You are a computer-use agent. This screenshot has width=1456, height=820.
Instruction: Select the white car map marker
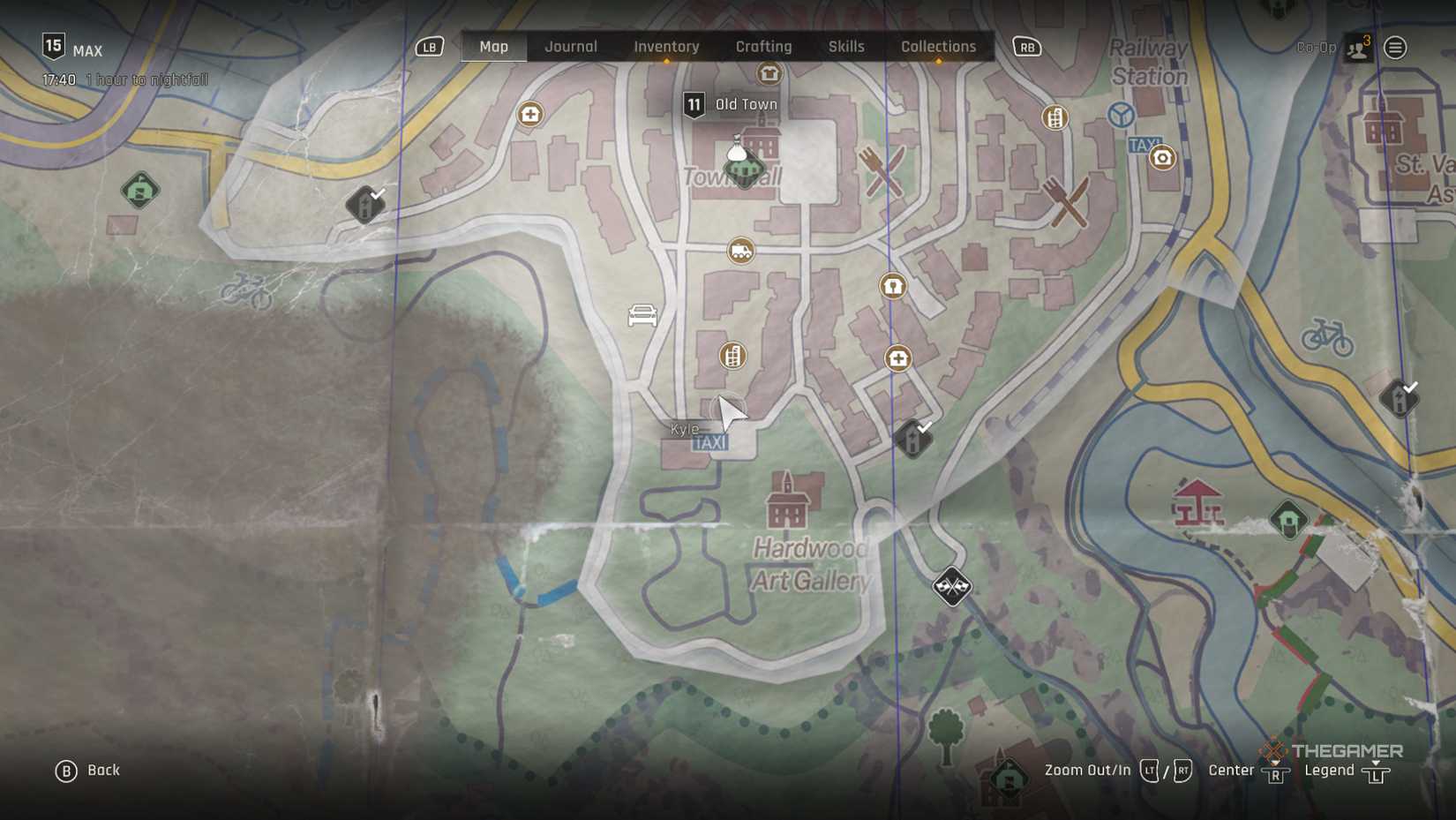(642, 315)
